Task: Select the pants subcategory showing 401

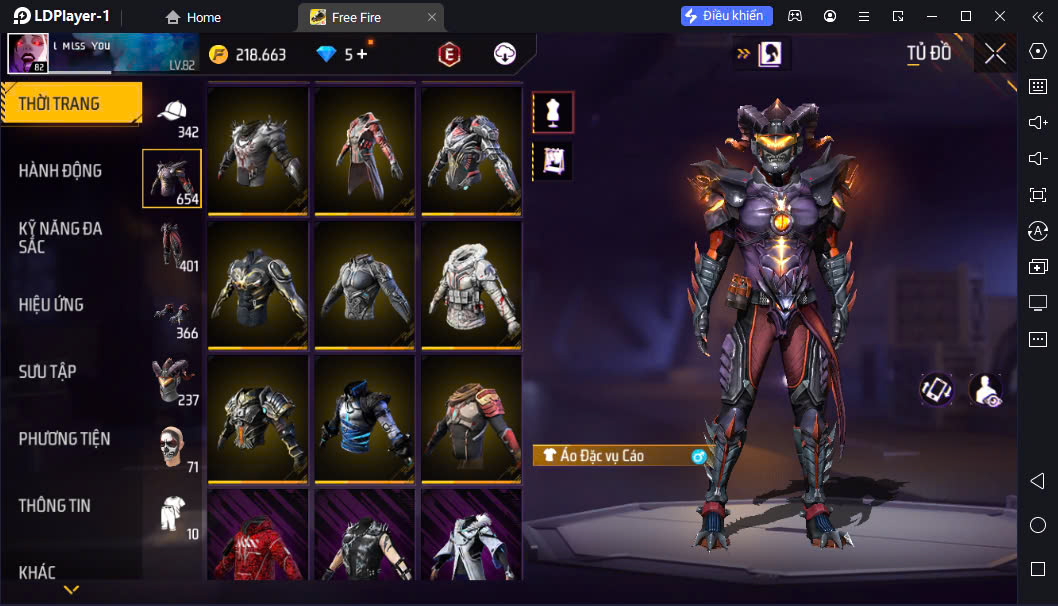Action: tap(173, 246)
